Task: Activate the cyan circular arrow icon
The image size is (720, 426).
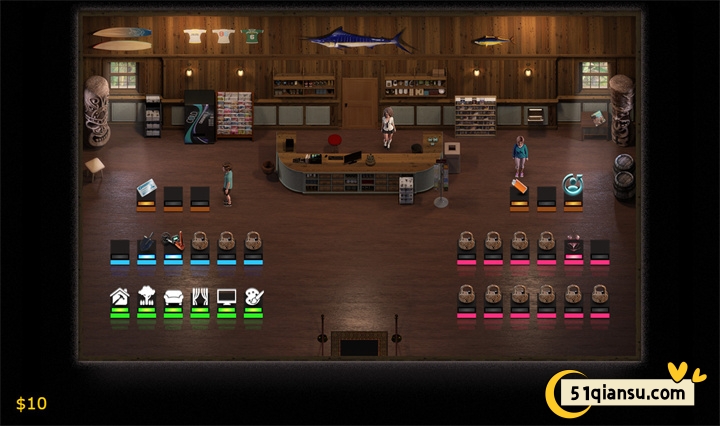Action: pos(573,184)
